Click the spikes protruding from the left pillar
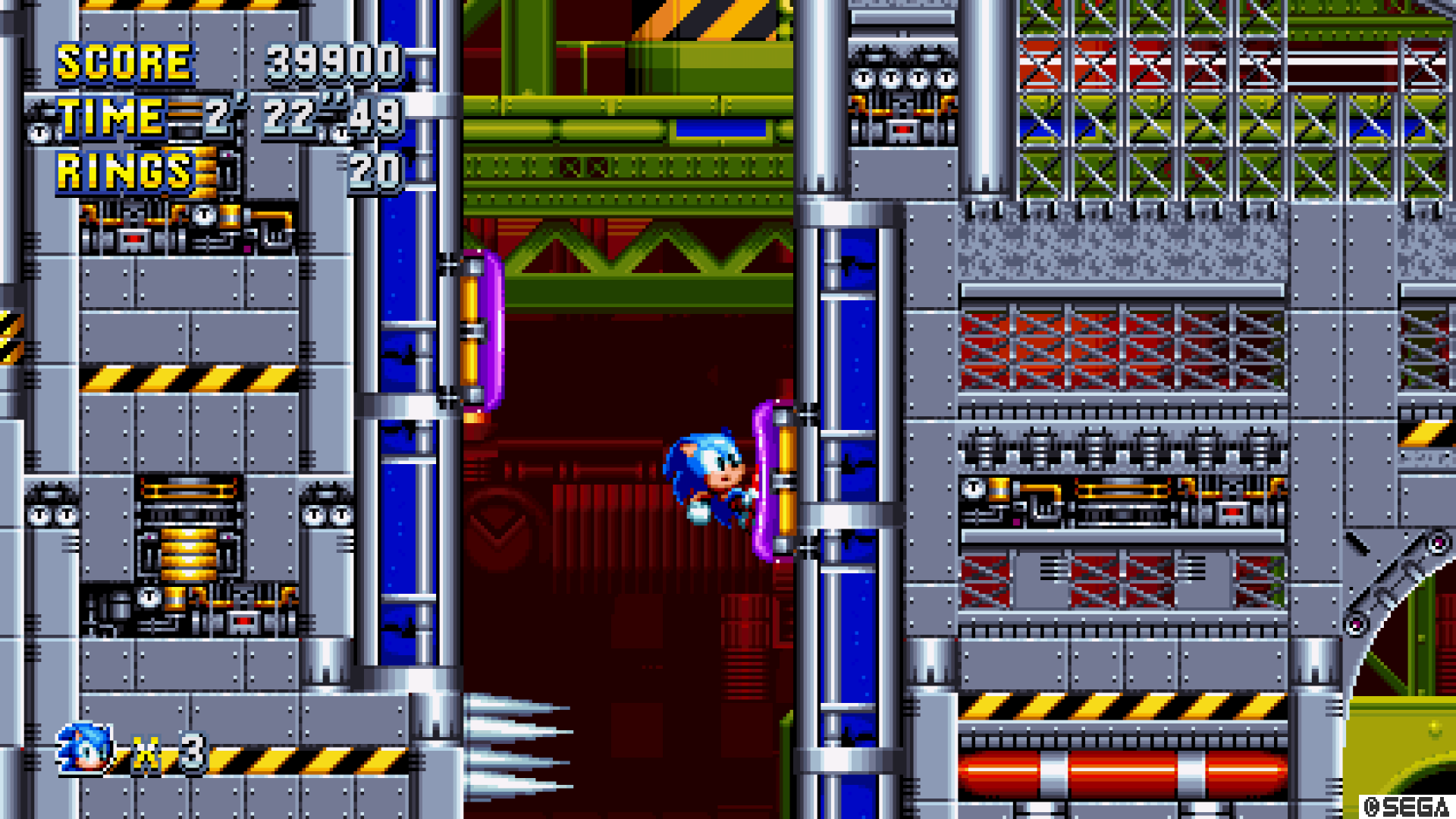The image size is (1456, 819). pos(508,747)
